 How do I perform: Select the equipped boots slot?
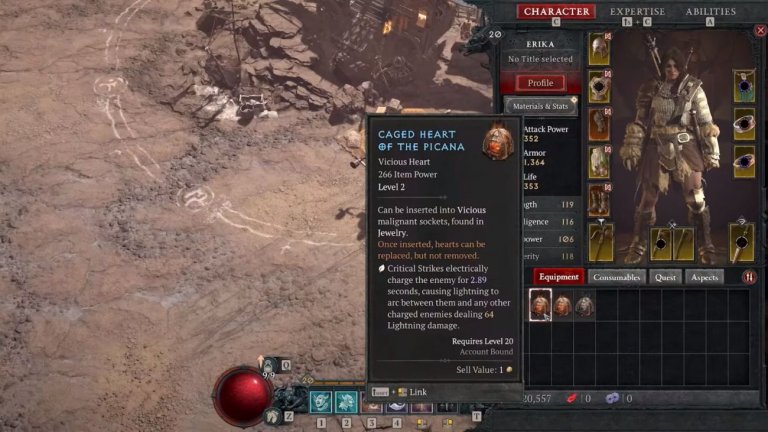click(x=599, y=199)
